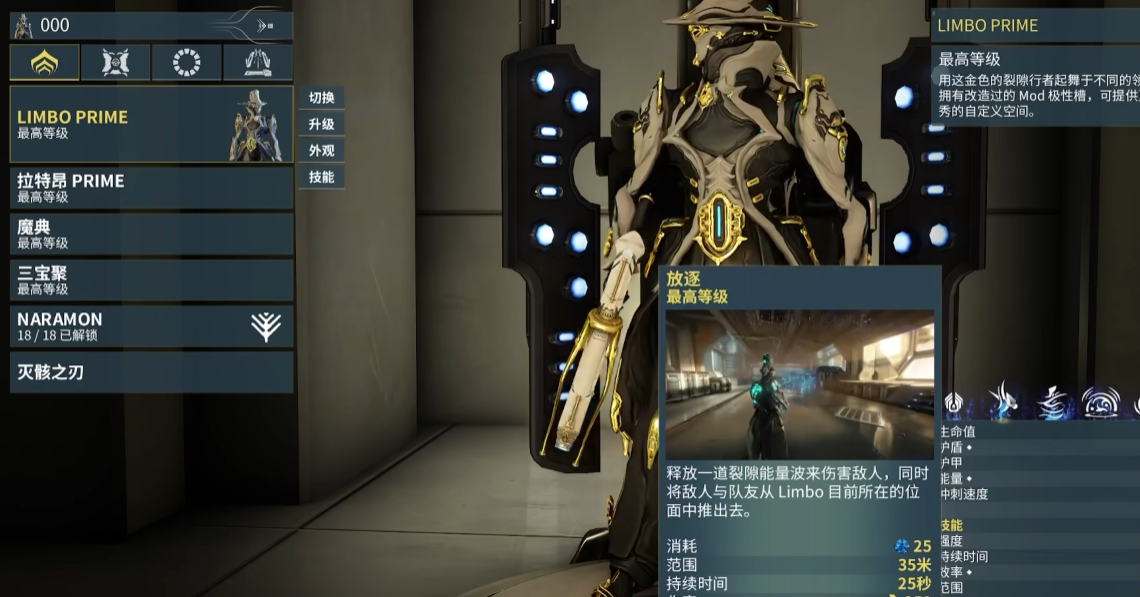
Task: Click the 技能 abilities button
Action: click(321, 177)
